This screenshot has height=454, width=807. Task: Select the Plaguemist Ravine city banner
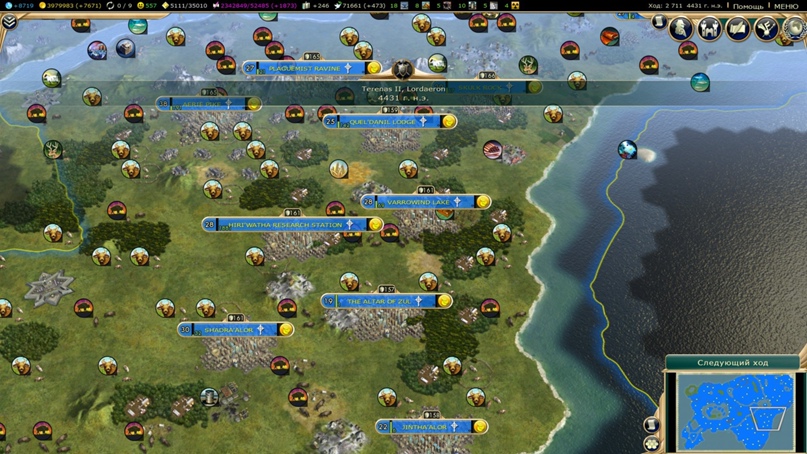[305, 68]
